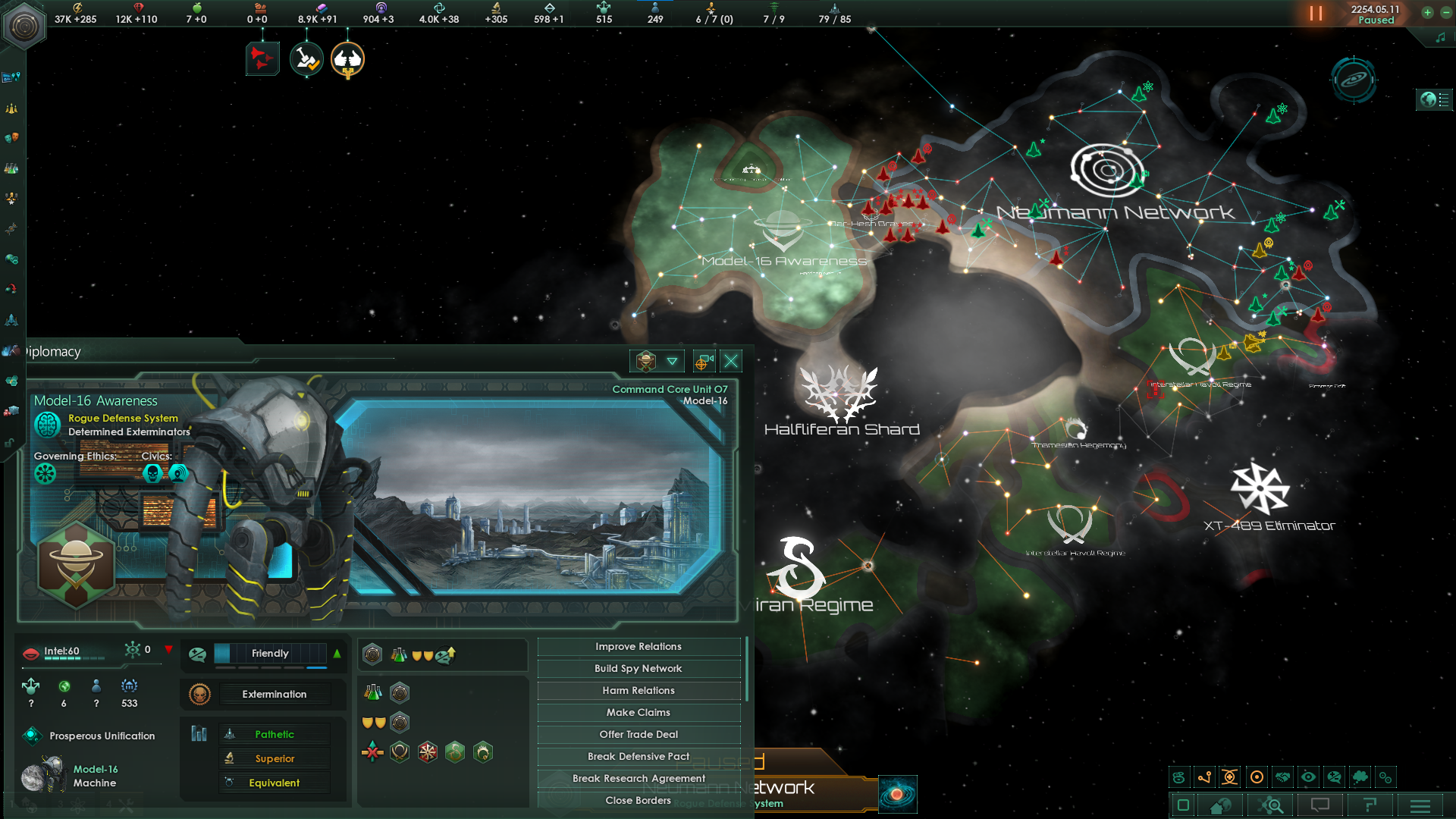Click the Friendly attitude progress bar

click(271, 654)
